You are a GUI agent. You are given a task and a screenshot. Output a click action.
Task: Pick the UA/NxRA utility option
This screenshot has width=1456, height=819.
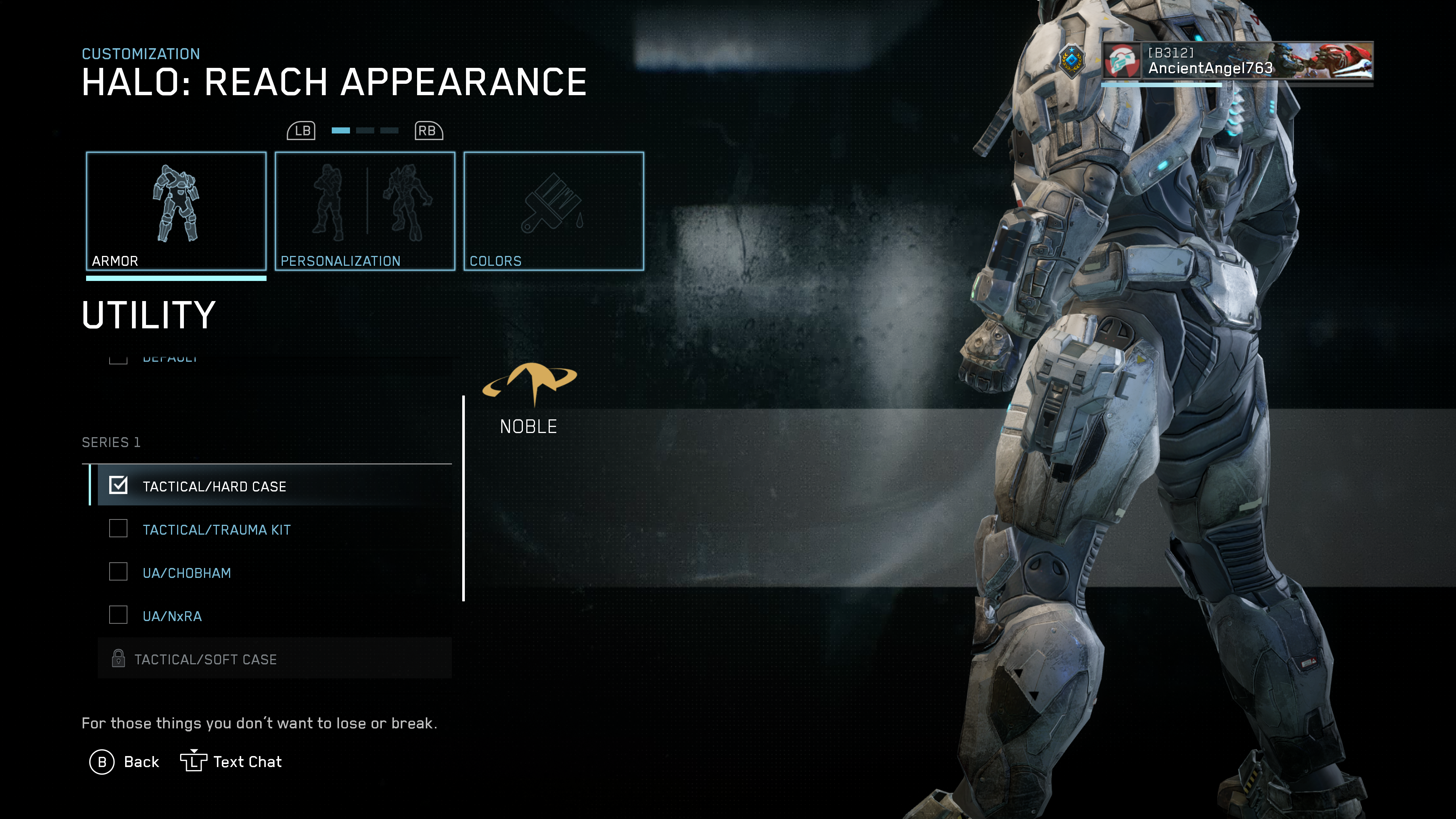point(172,616)
